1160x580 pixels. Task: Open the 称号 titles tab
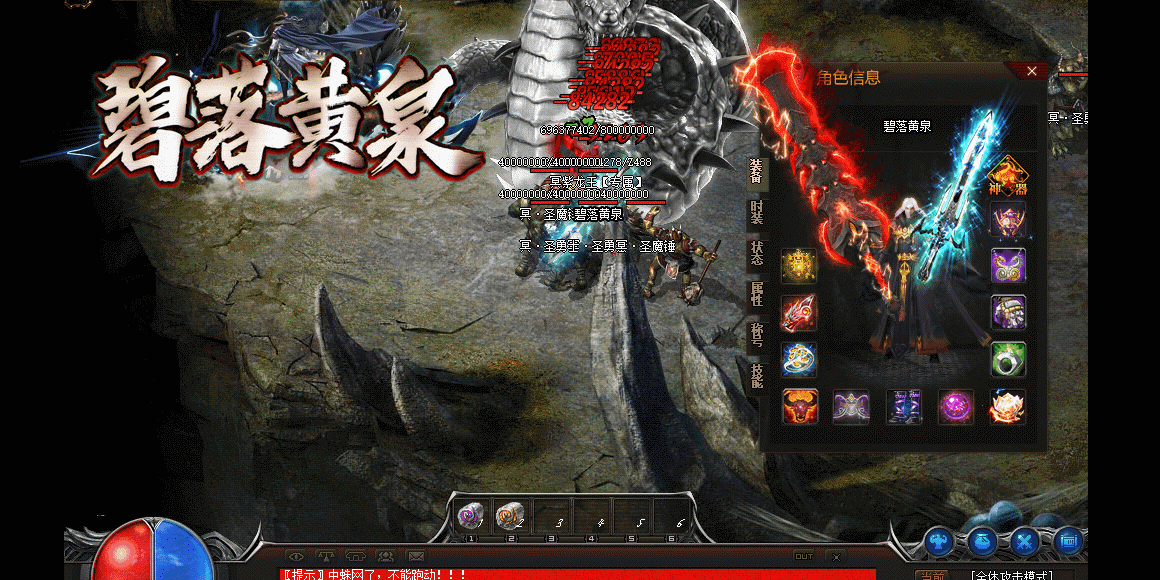point(757,333)
